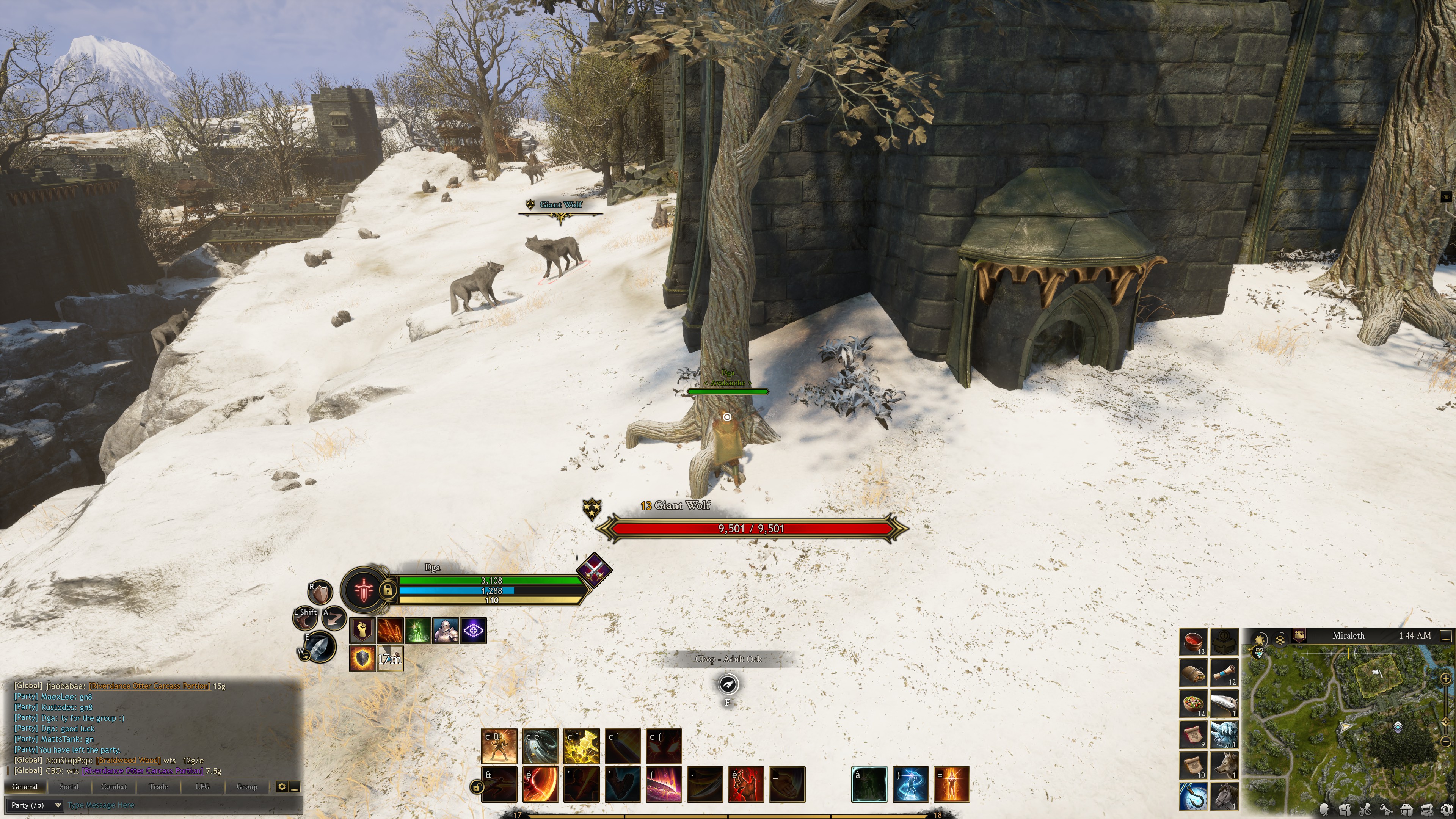This screenshot has width=1456, height=819.
Task: Collapse the minimap with its minimize button
Action: [x=1445, y=636]
